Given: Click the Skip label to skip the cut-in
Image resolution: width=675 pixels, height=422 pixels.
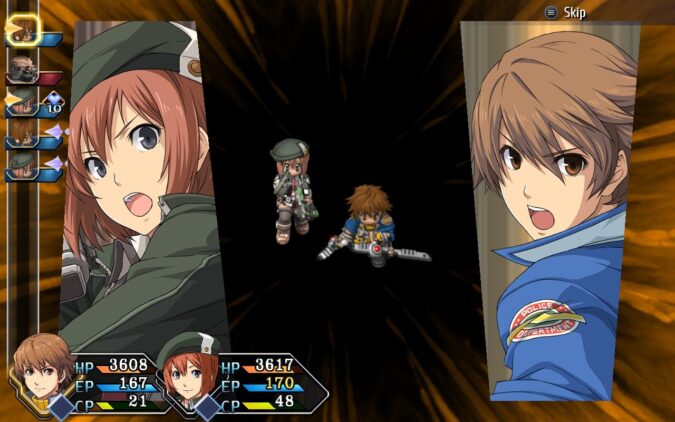Looking at the screenshot, I should pyautogui.click(x=574, y=12).
